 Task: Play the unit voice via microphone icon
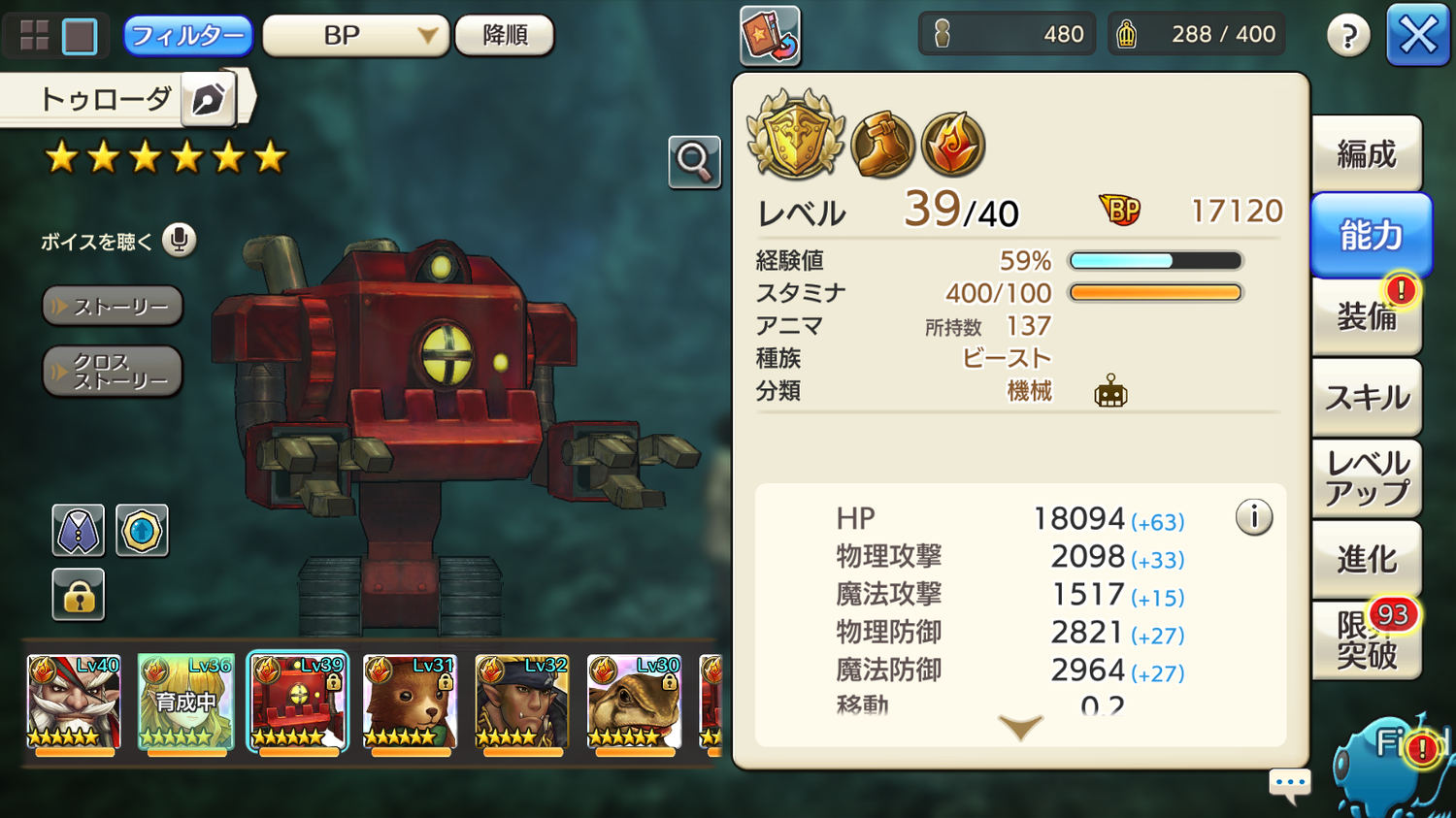coord(179,240)
